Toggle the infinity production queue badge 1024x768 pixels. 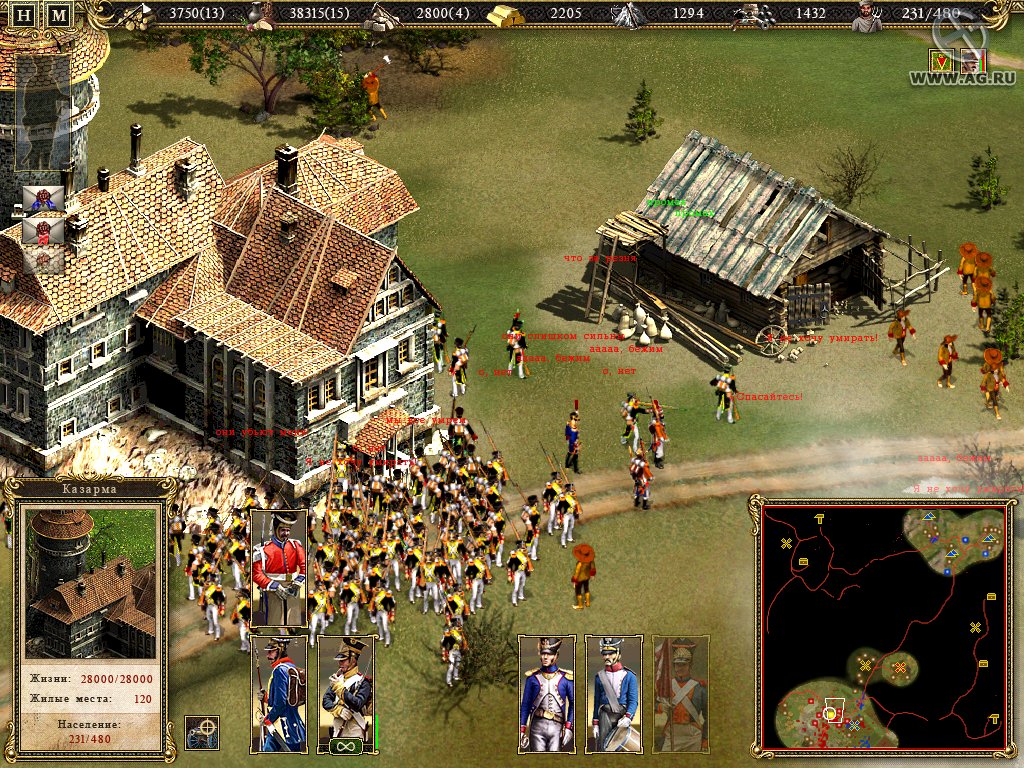click(346, 746)
